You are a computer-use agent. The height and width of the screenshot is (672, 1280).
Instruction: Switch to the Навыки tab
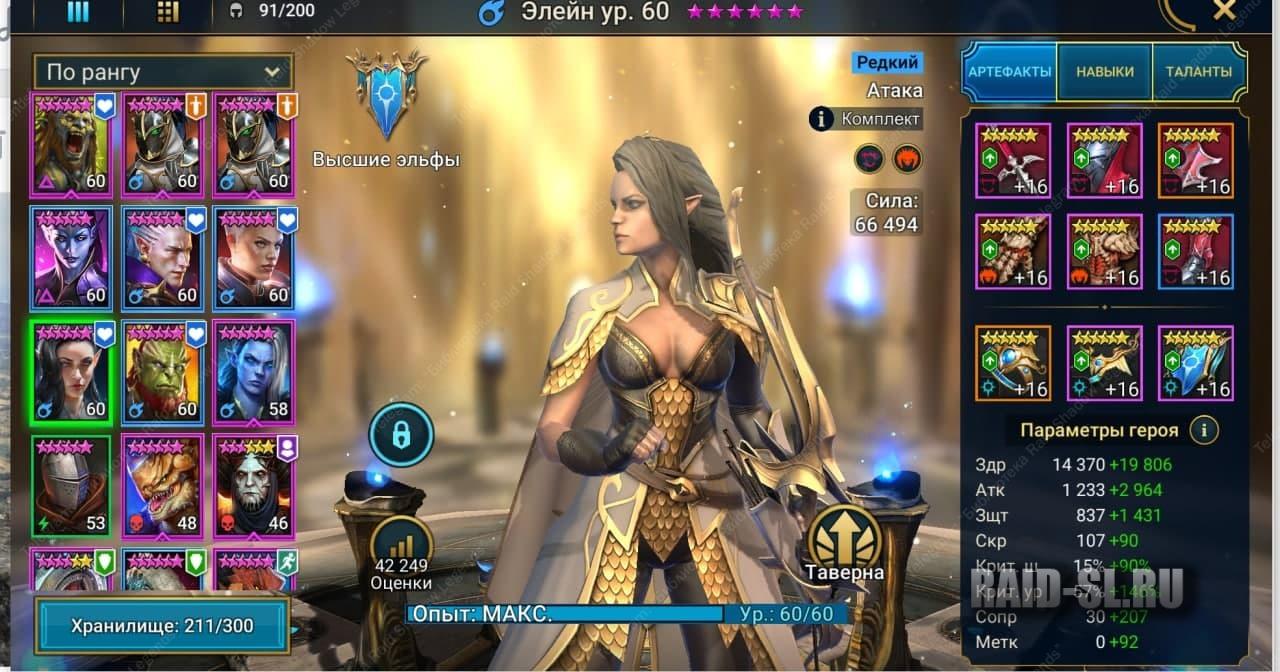(x=1104, y=72)
